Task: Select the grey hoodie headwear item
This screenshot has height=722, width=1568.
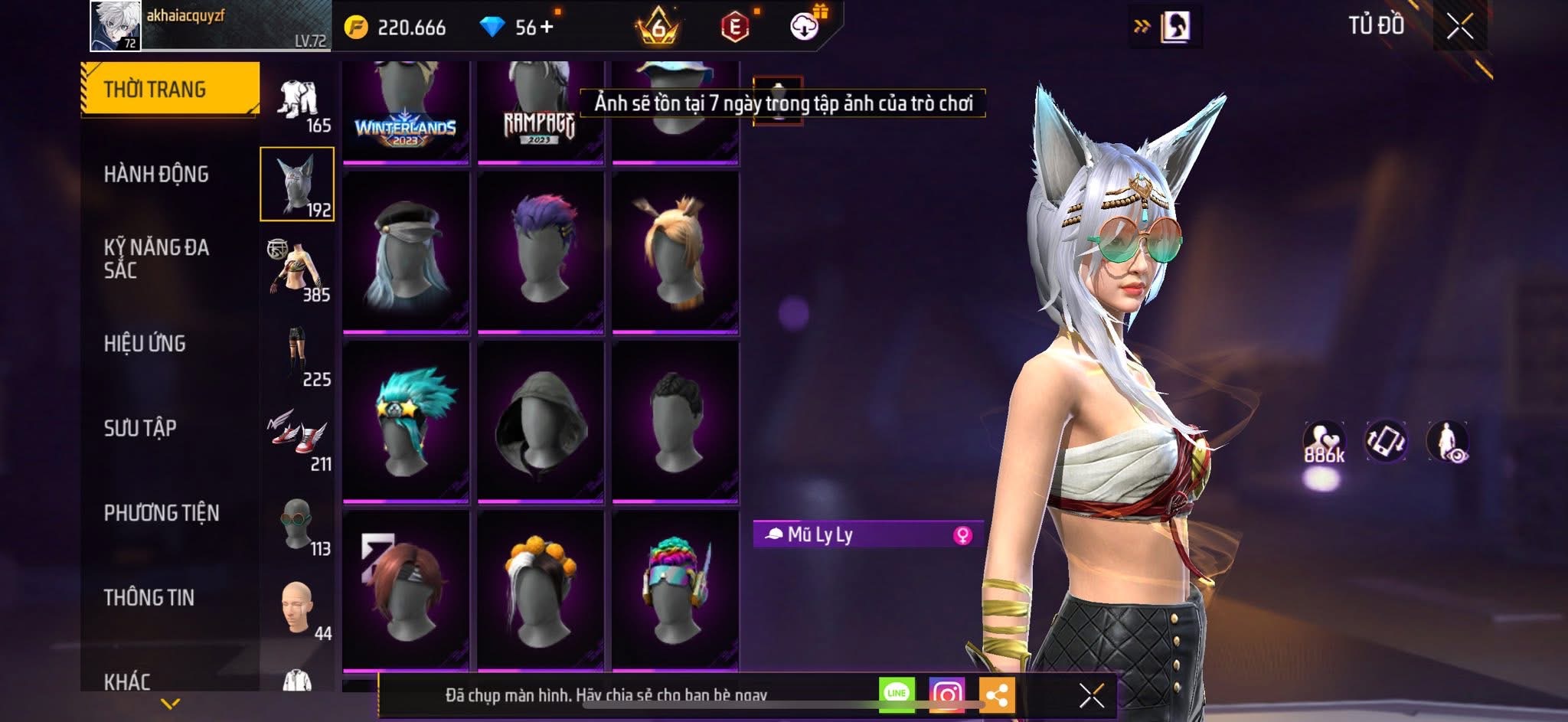Action: tap(541, 423)
